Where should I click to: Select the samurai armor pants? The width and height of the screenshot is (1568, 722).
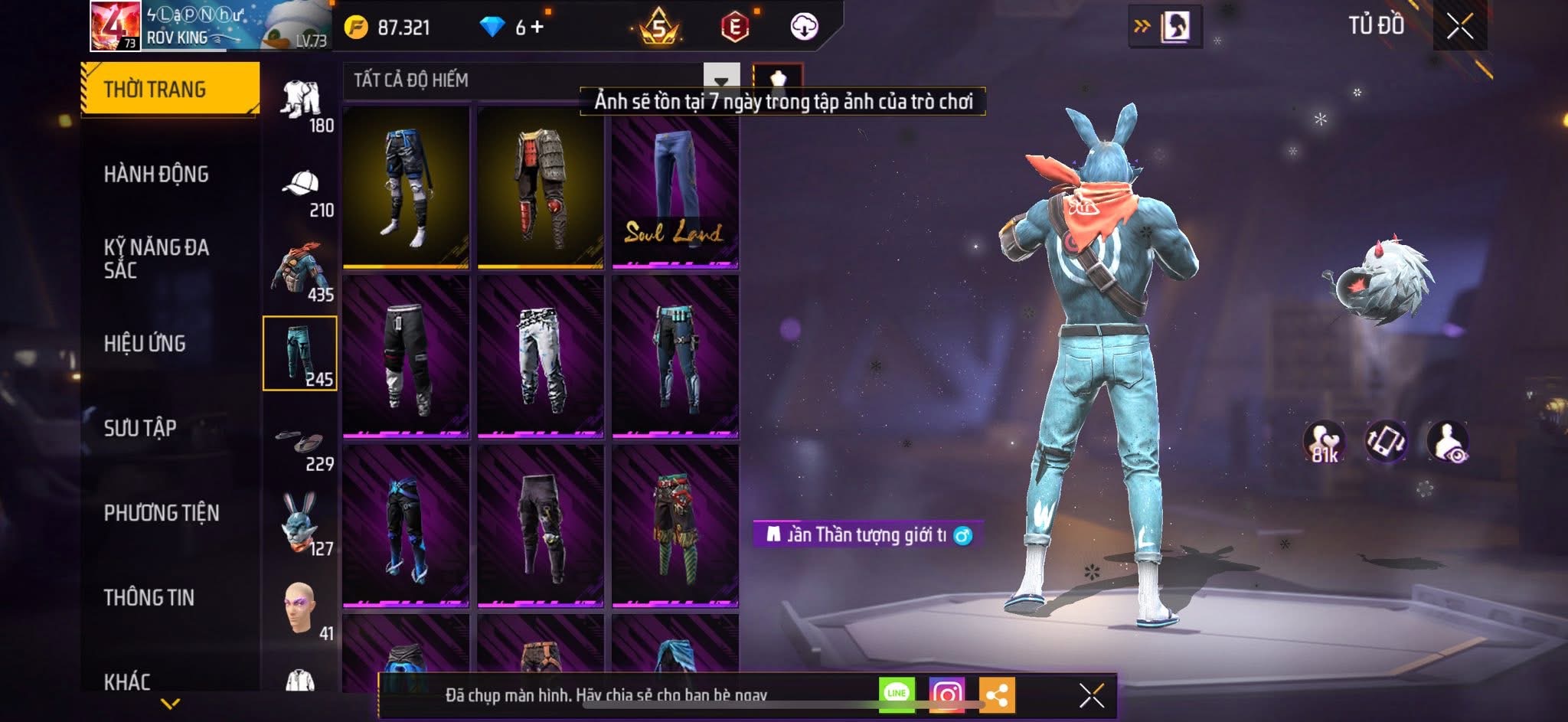point(540,188)
